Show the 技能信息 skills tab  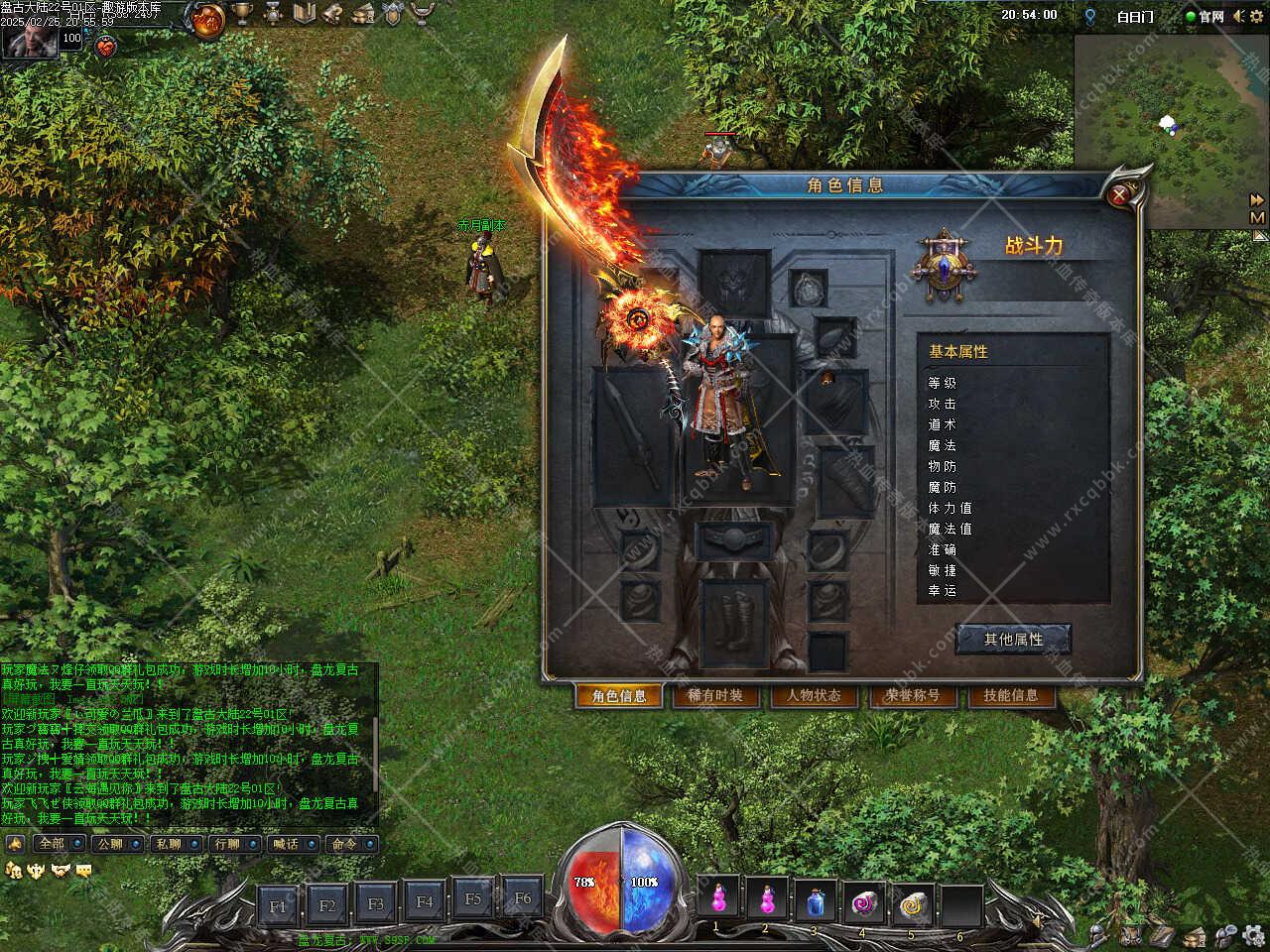1010,696
